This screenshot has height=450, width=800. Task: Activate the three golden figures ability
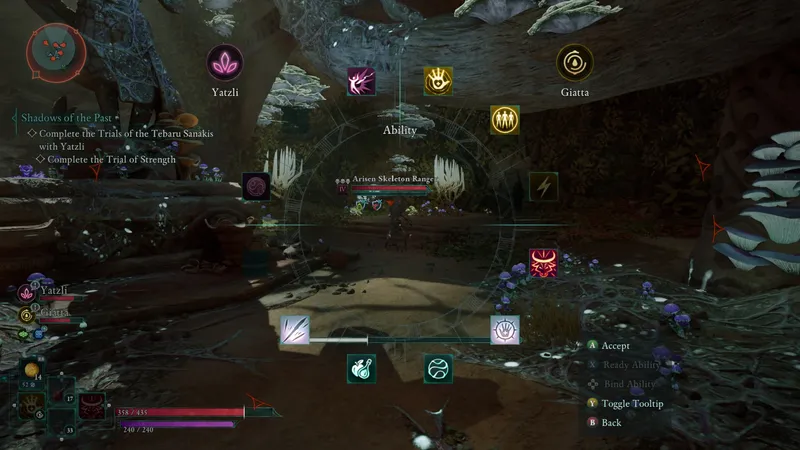504,120
